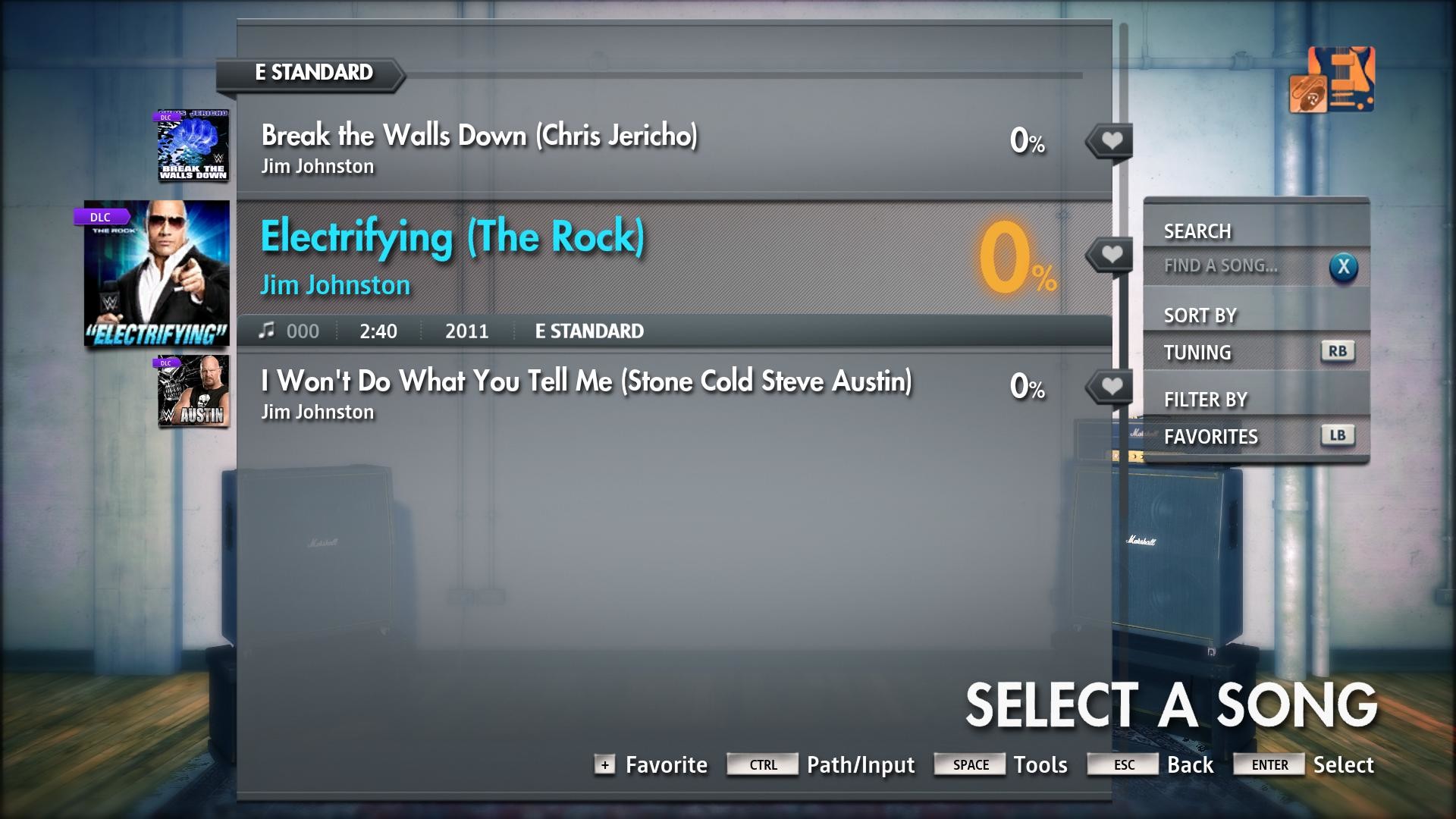The image size is (1456, 819).
Task: Open the Filter By options
Action: tap(1206, 399)
